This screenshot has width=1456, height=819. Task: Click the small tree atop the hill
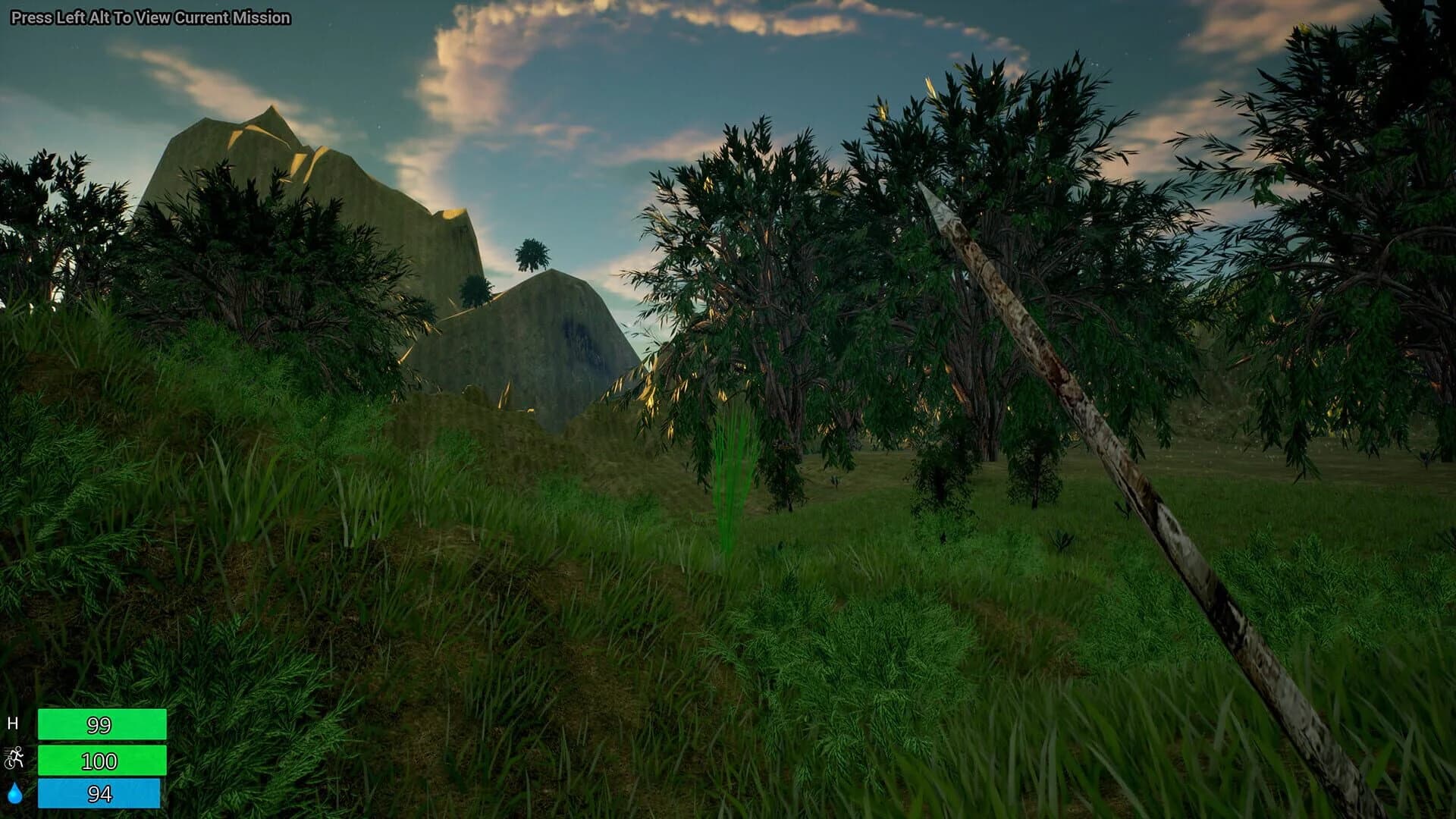[x=531, y=254]
